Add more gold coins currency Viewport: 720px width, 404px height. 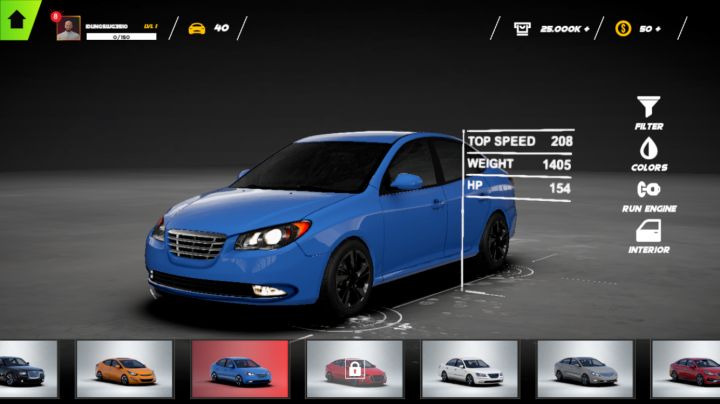657,28
